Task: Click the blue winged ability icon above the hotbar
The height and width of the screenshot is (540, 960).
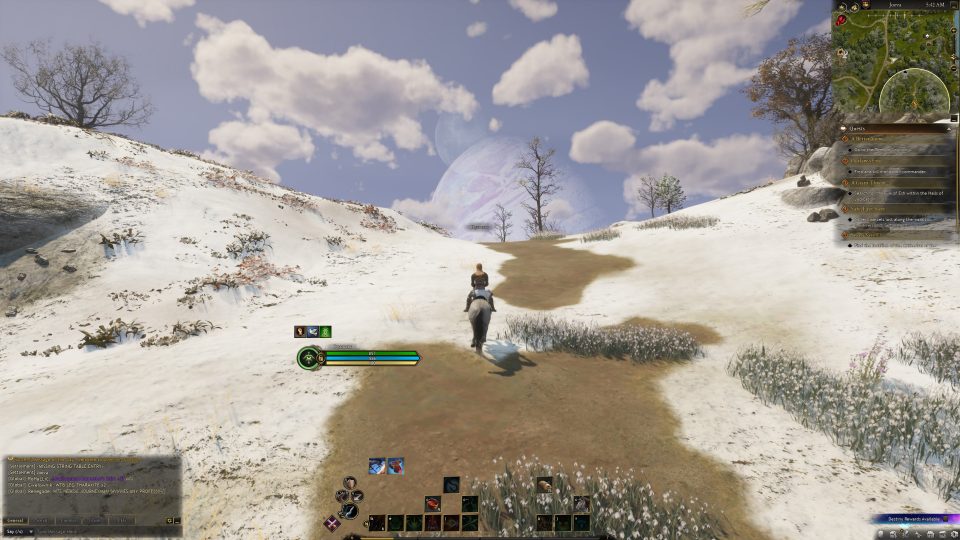Action: (377, 465)
